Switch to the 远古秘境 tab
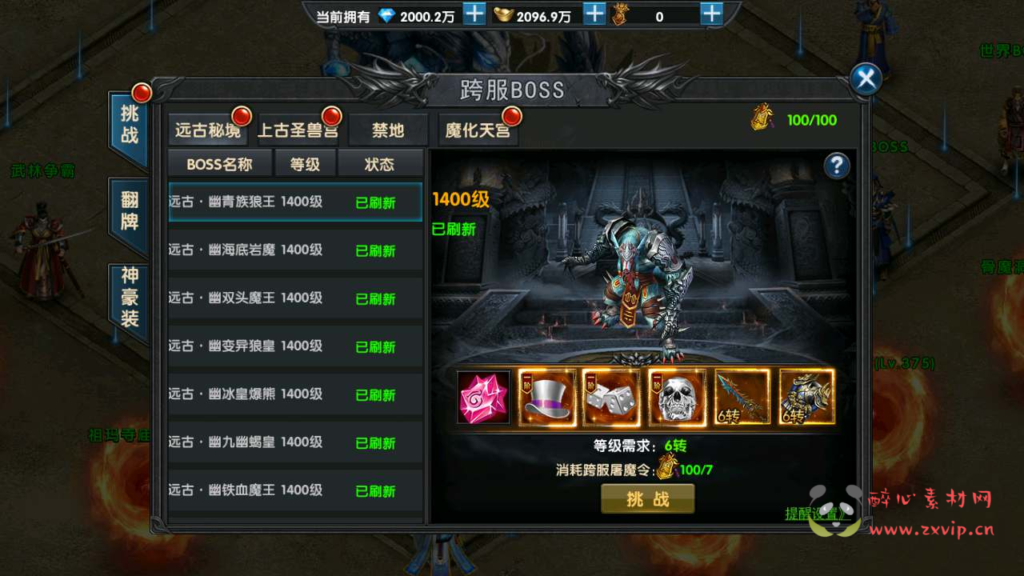The image size is (1024, 576). [208, 130]
